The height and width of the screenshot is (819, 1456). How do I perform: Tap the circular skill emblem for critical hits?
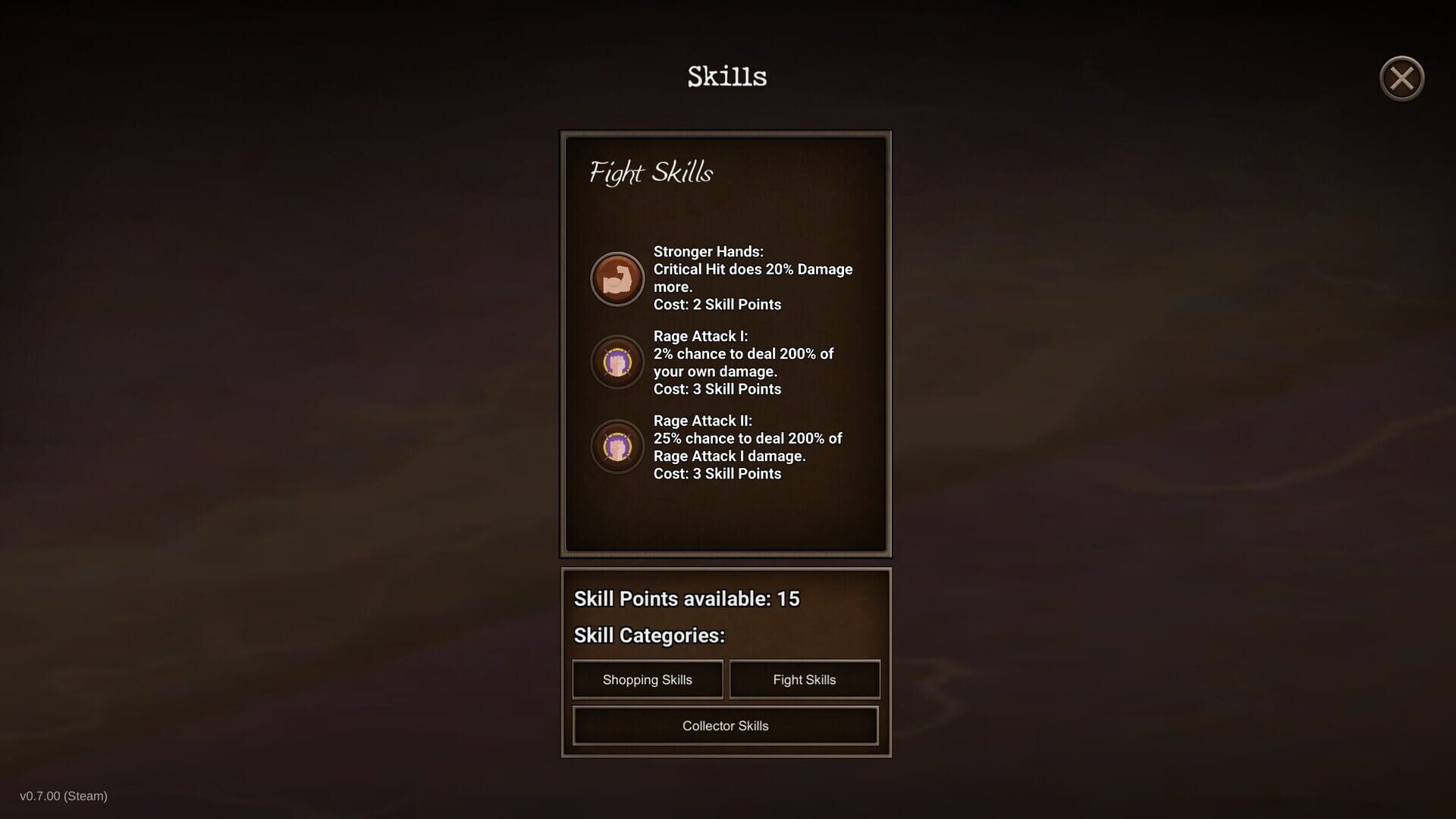click(x=617, y=279)
